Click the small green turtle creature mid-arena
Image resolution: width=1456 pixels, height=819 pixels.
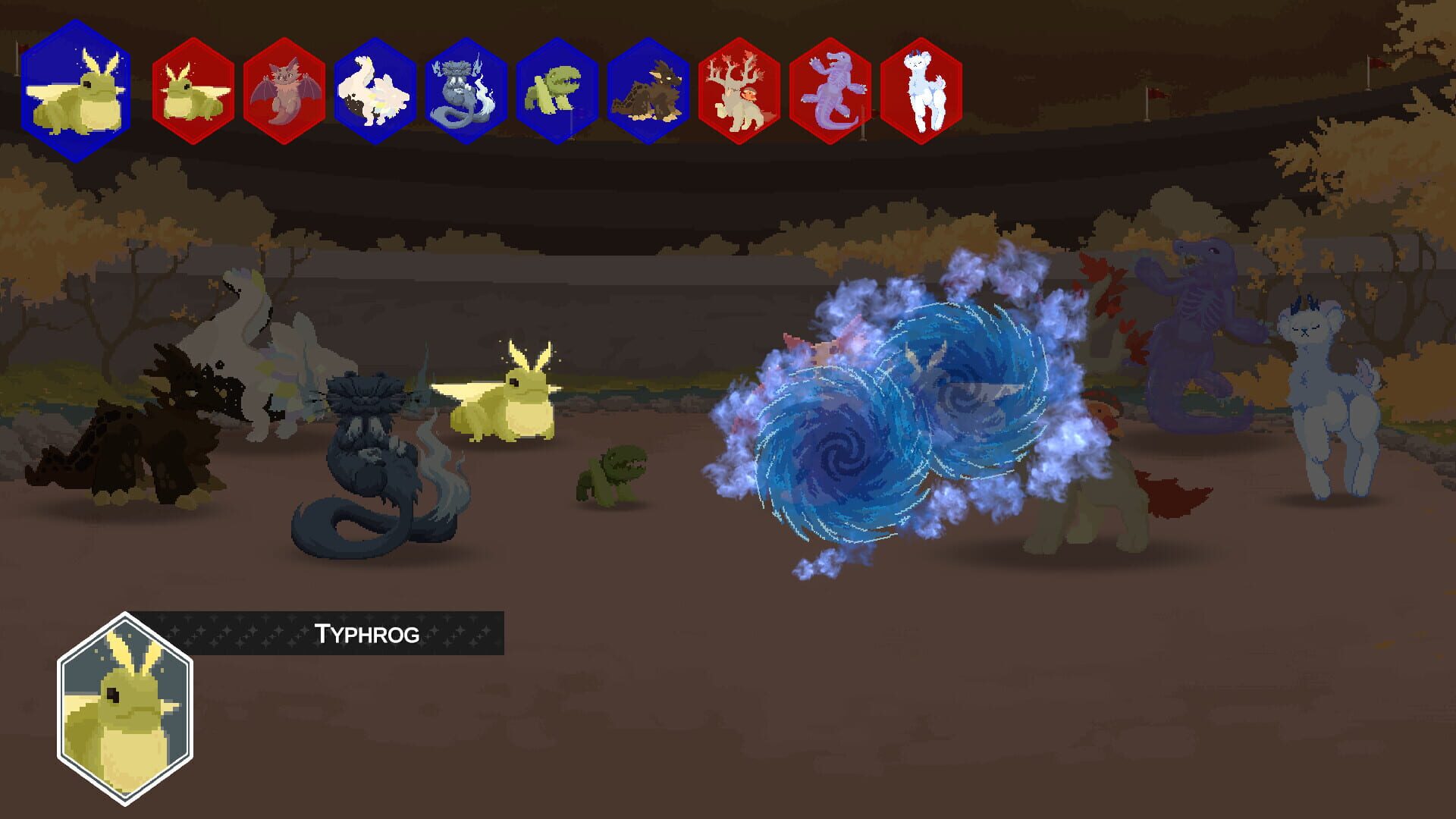pyautogui.click(x=614, y=470)
